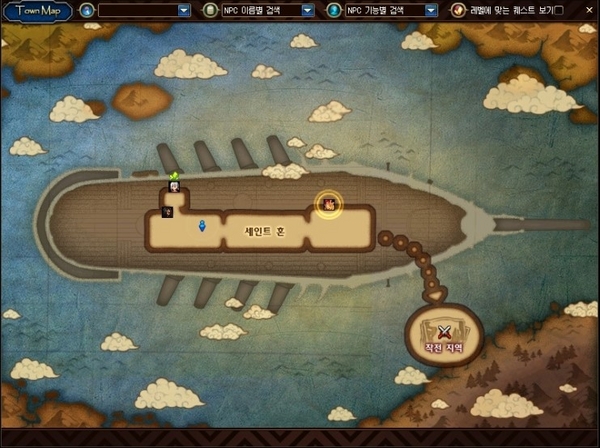Click the glowing highlighted NPC marker on the ship
Screen dimensions: 600x448
(328, 205)
